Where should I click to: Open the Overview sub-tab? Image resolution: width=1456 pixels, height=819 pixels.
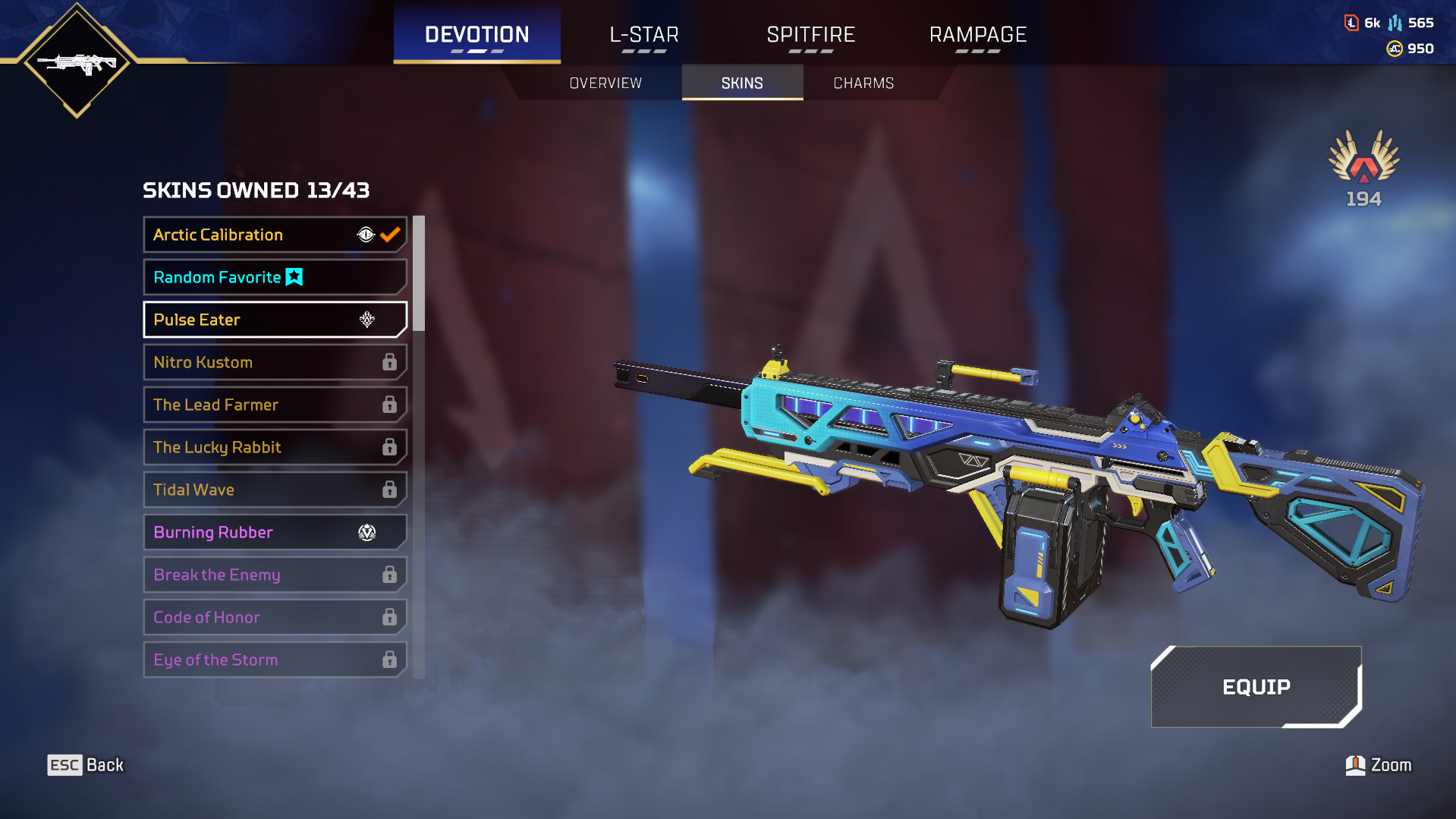[605, 83]
